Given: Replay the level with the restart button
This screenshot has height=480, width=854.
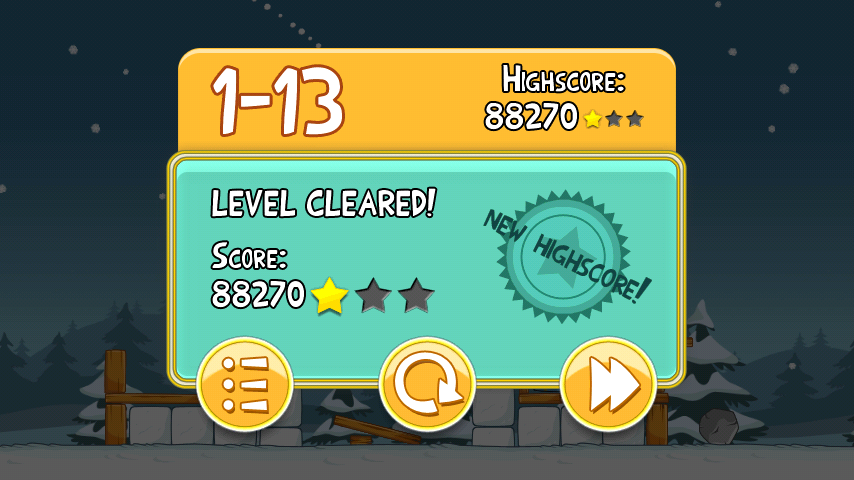Looking at the screenshot, I should pos(427,385).
